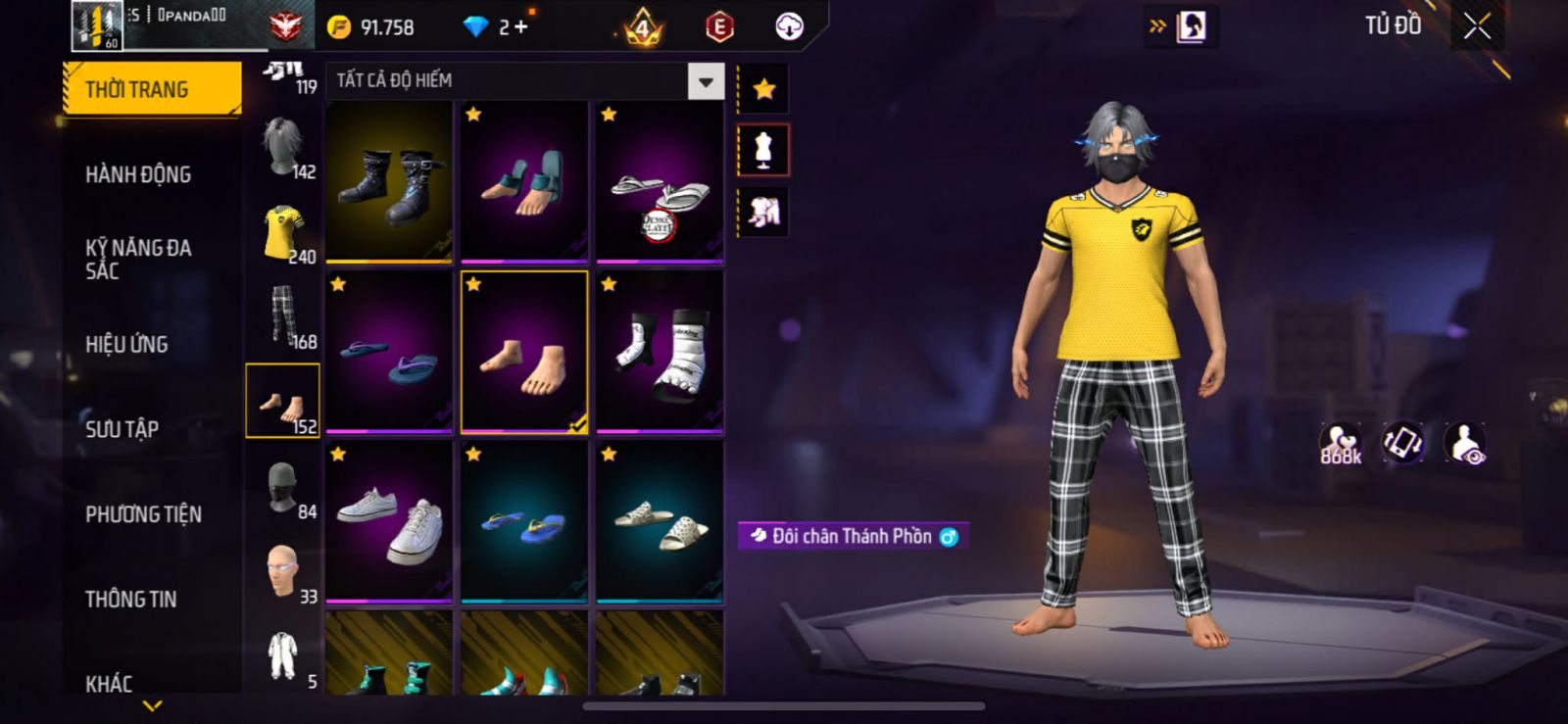
Task: Open the Sưu Tập tab
Action: pos(122,428)
